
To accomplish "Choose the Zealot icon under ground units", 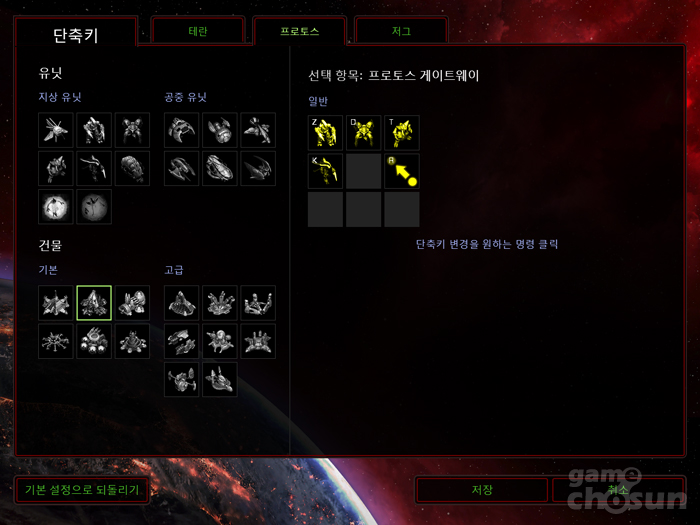I will click(x=94, y=131).
